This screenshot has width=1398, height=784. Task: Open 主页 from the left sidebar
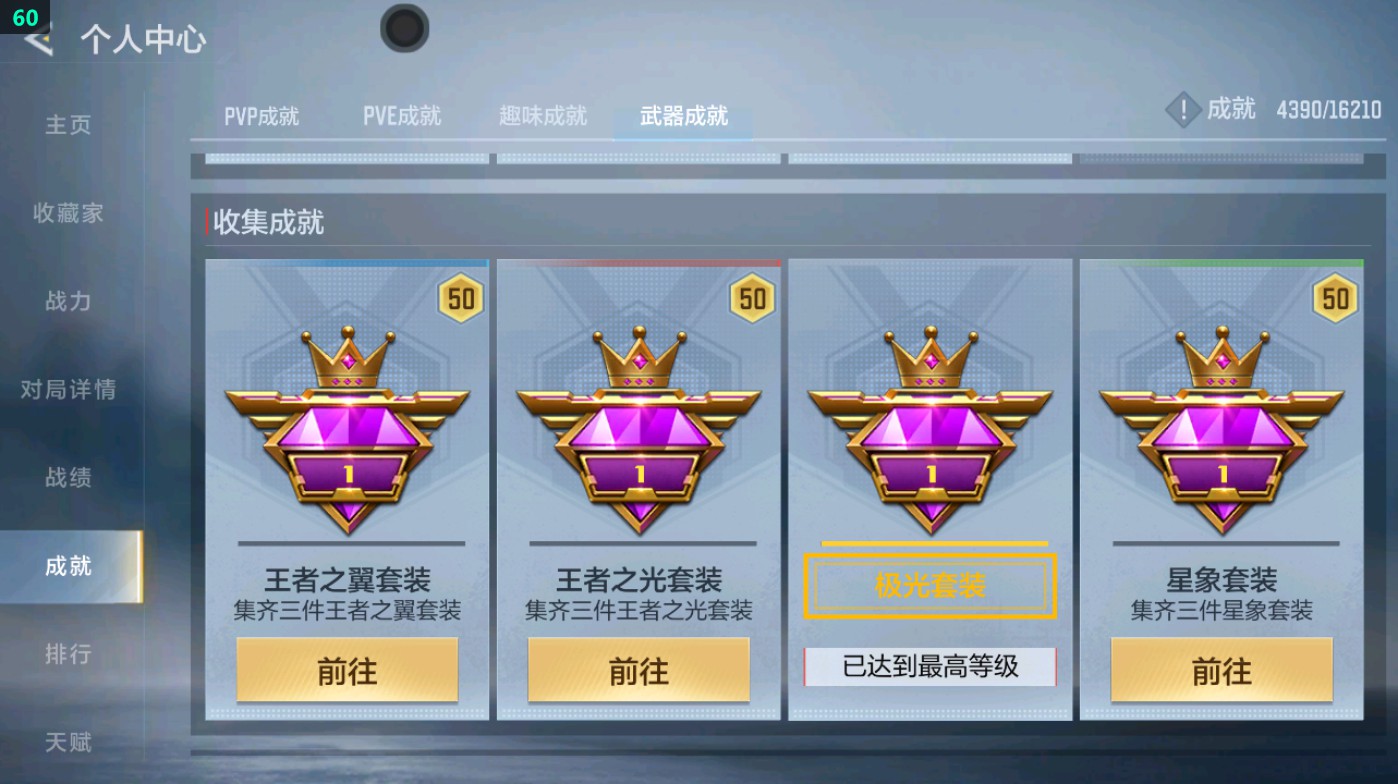pos(66,124)
